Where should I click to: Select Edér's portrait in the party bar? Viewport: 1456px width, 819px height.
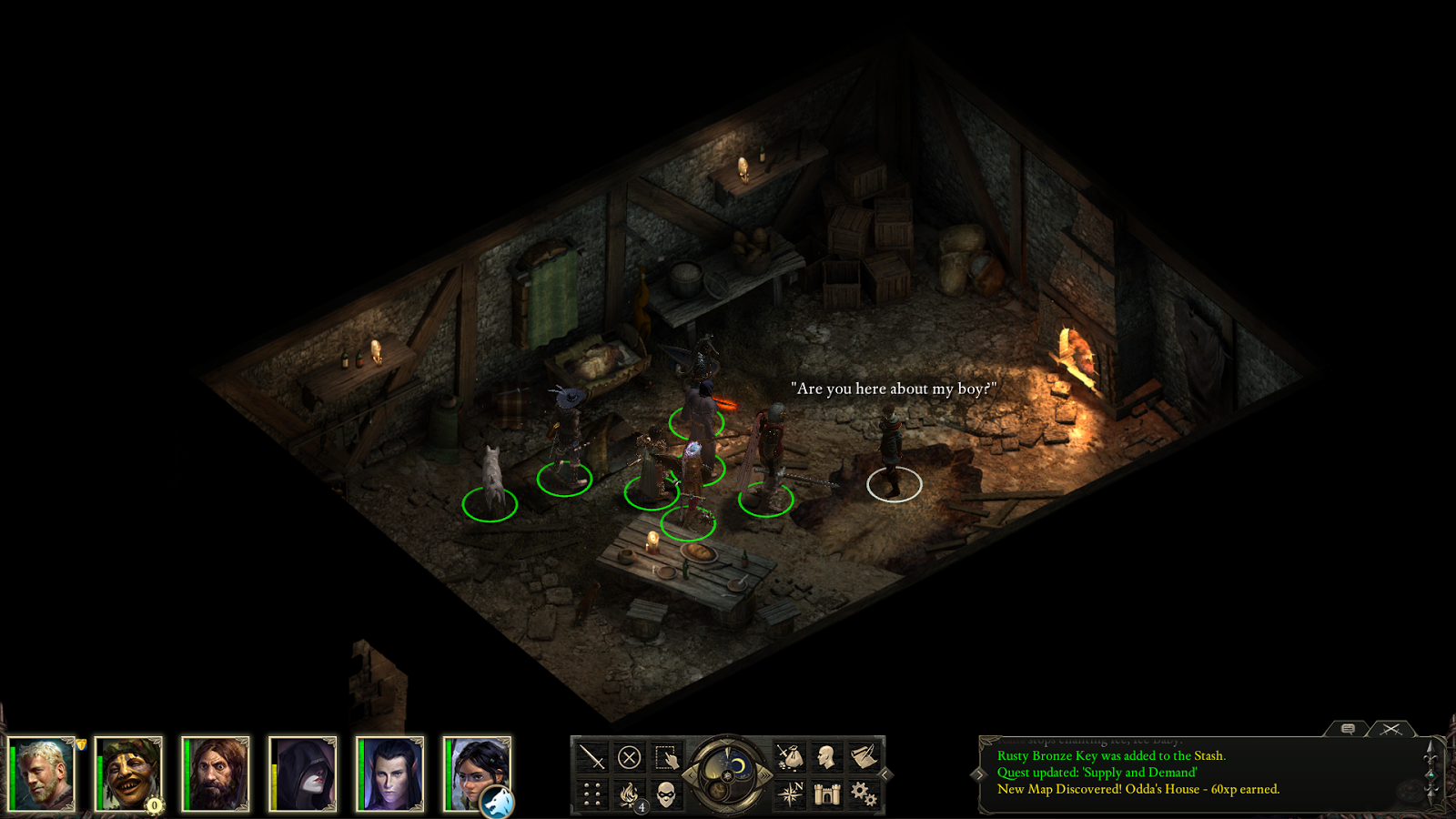pos(45,773)
